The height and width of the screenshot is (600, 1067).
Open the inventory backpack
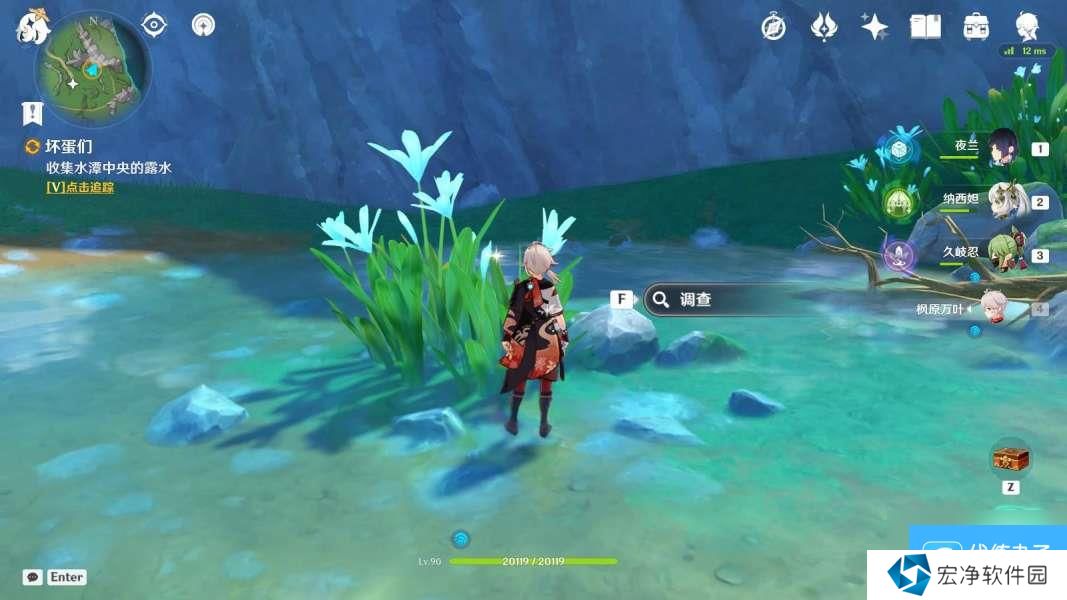click(x=976, y=27)
